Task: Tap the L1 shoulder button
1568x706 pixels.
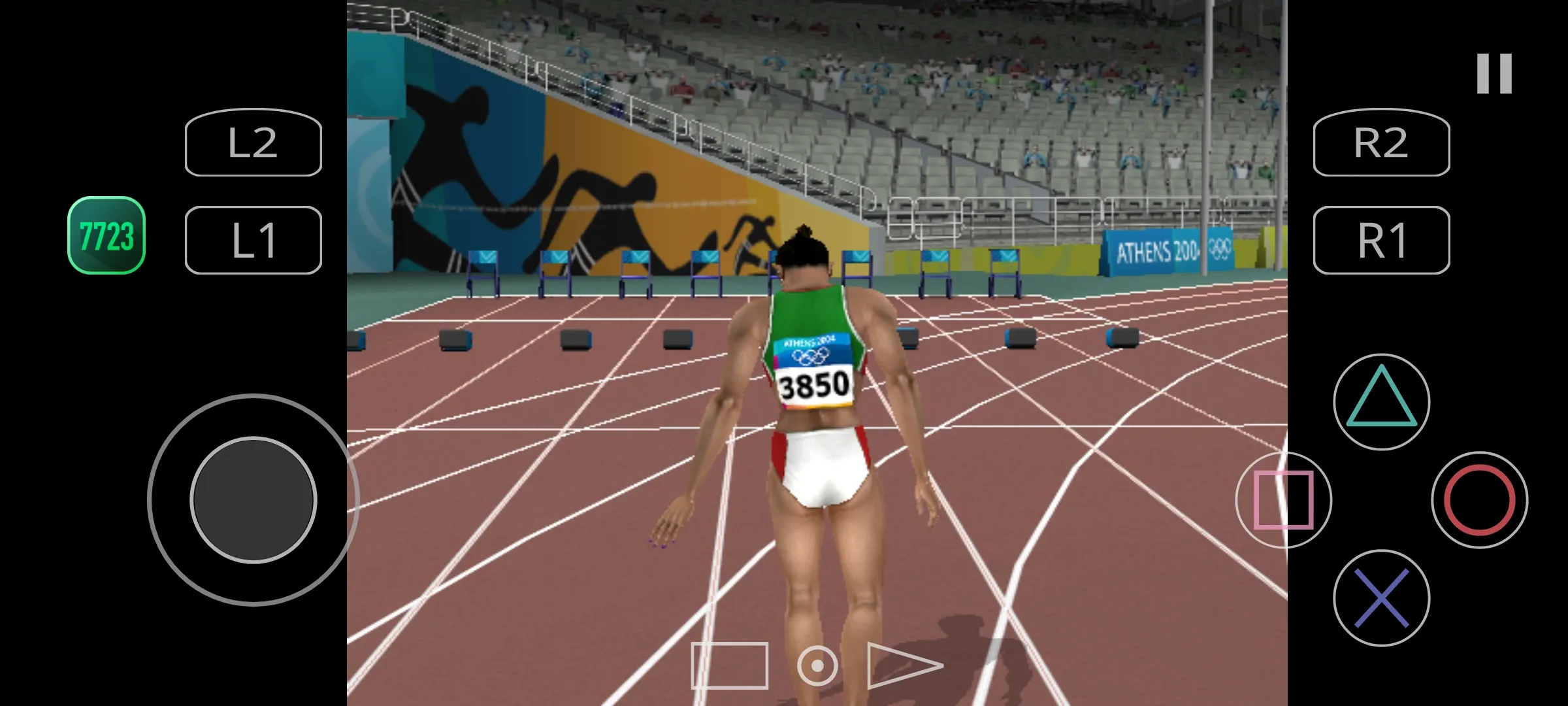Action: [x=253, y=240]
